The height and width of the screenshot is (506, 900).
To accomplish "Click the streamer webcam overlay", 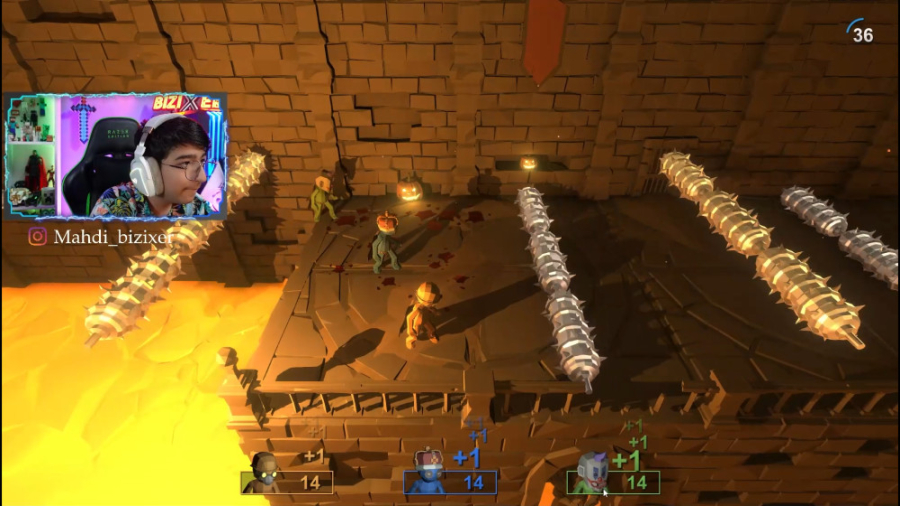I will point(116,157).
